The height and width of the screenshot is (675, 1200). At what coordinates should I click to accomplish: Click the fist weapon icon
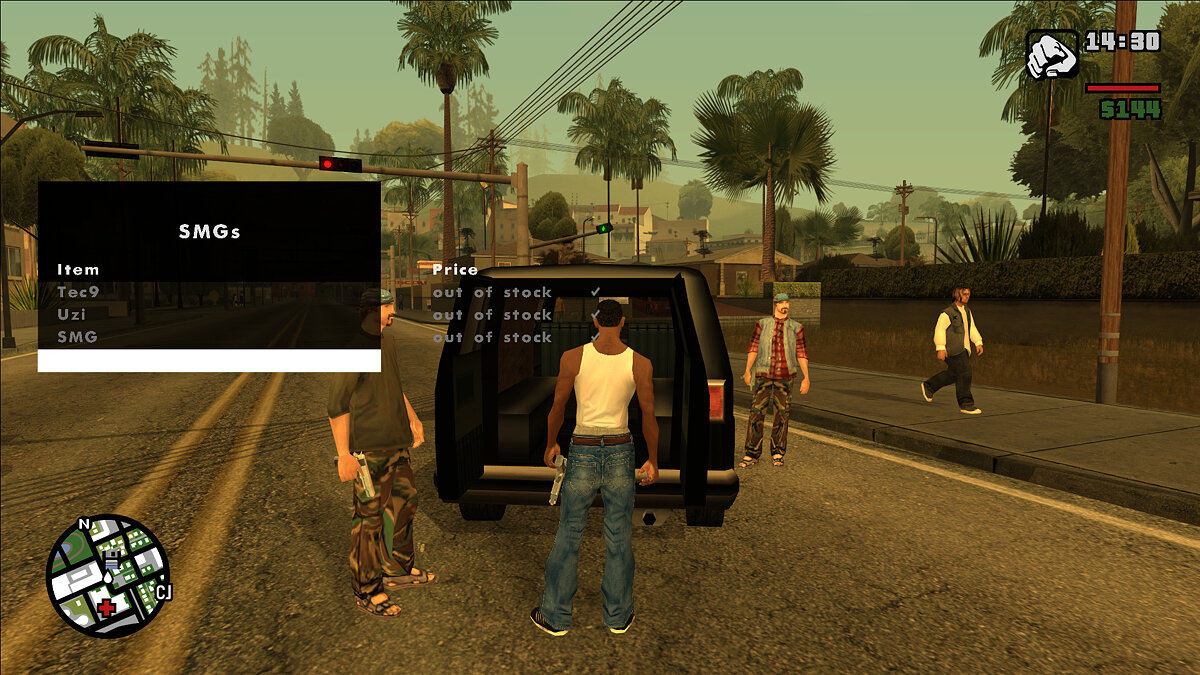coord(1052,55)
